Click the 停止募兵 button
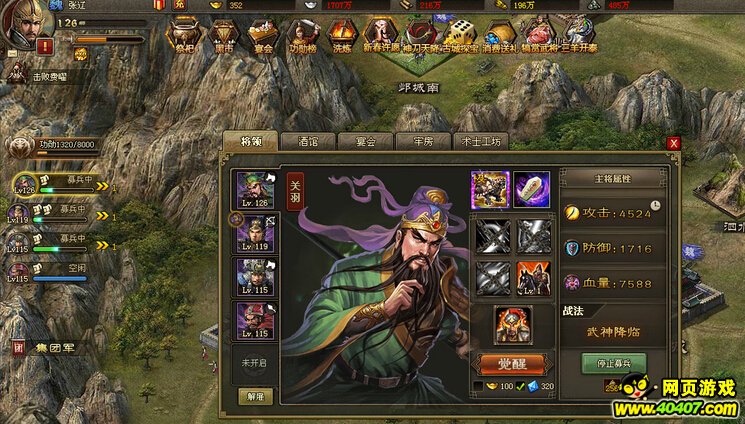Image resolution: width=745 pixels, height=424 pixels. point(614,362)
